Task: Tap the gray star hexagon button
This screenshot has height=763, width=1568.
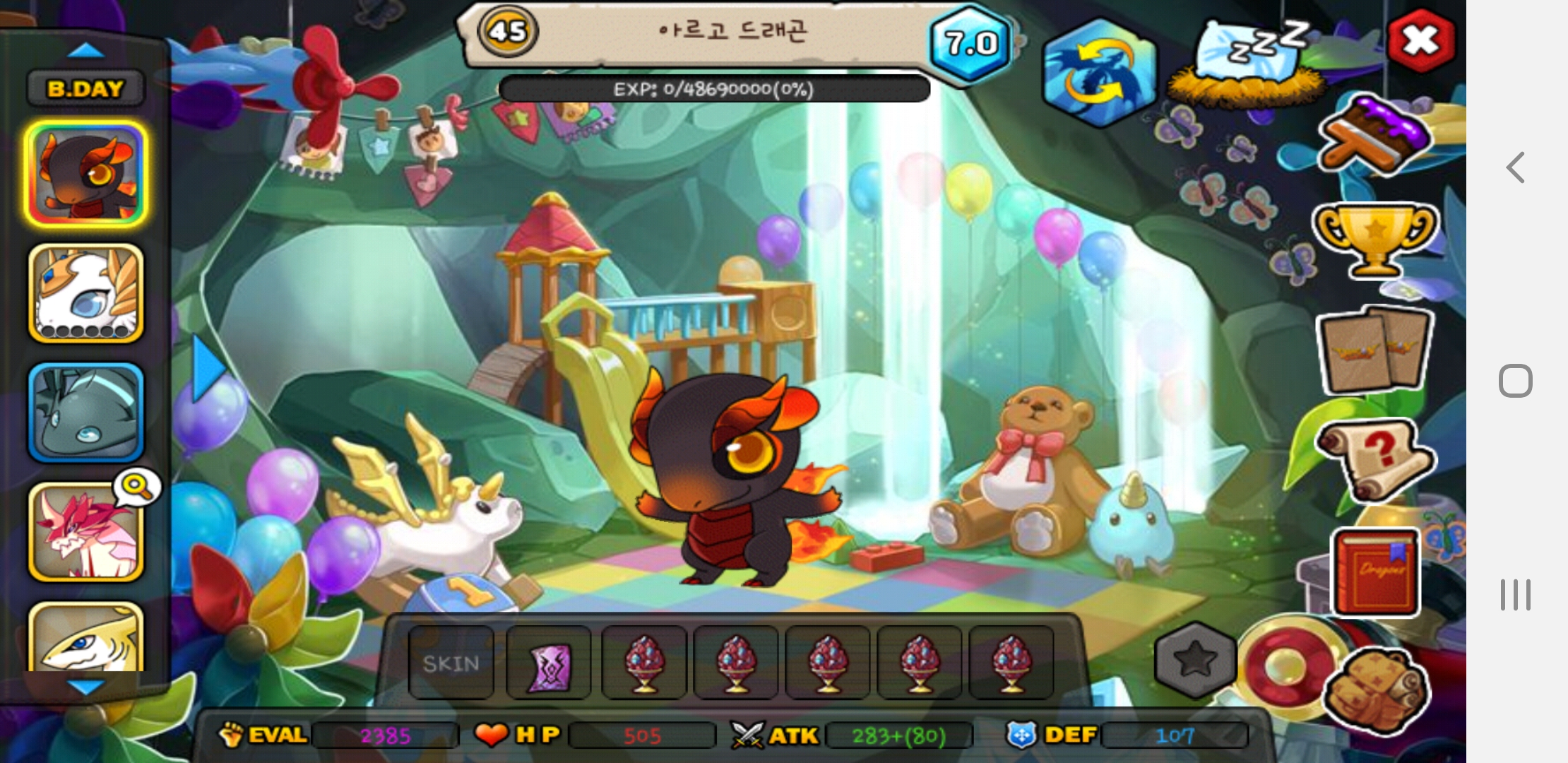Action: pos(1195,659)
